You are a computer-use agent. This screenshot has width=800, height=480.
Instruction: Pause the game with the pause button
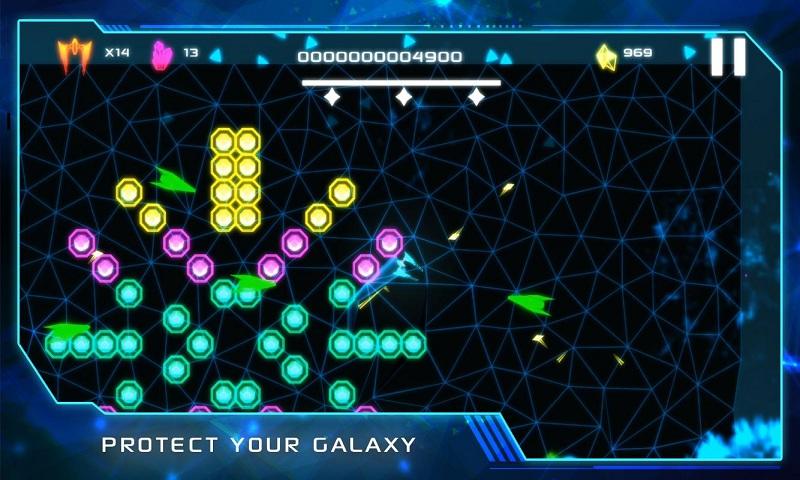(728, 57)
